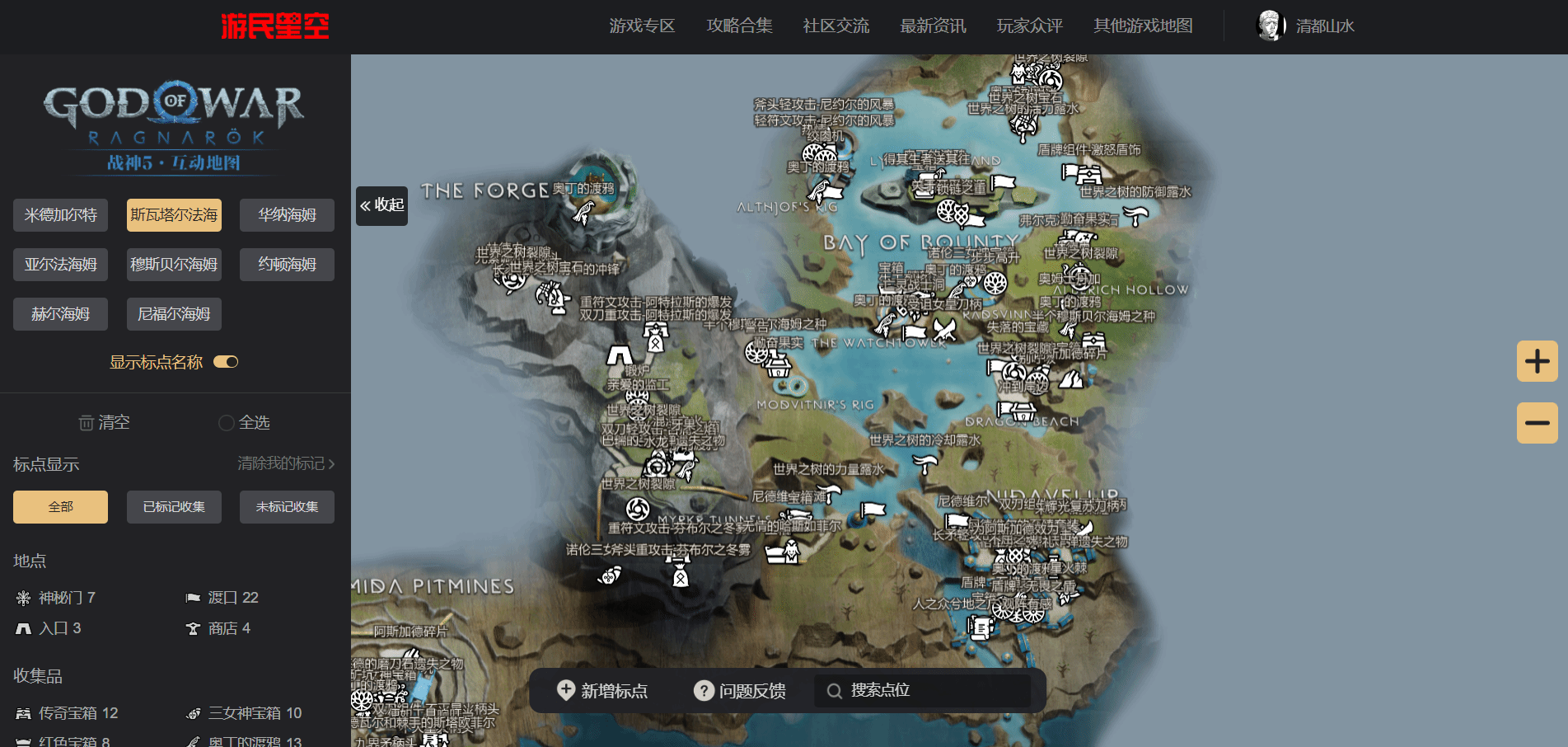Viewport: 1568px width, 747px height.
Task: Open 攻略合集 in the top navigation
Action: [x=739, y=26]
